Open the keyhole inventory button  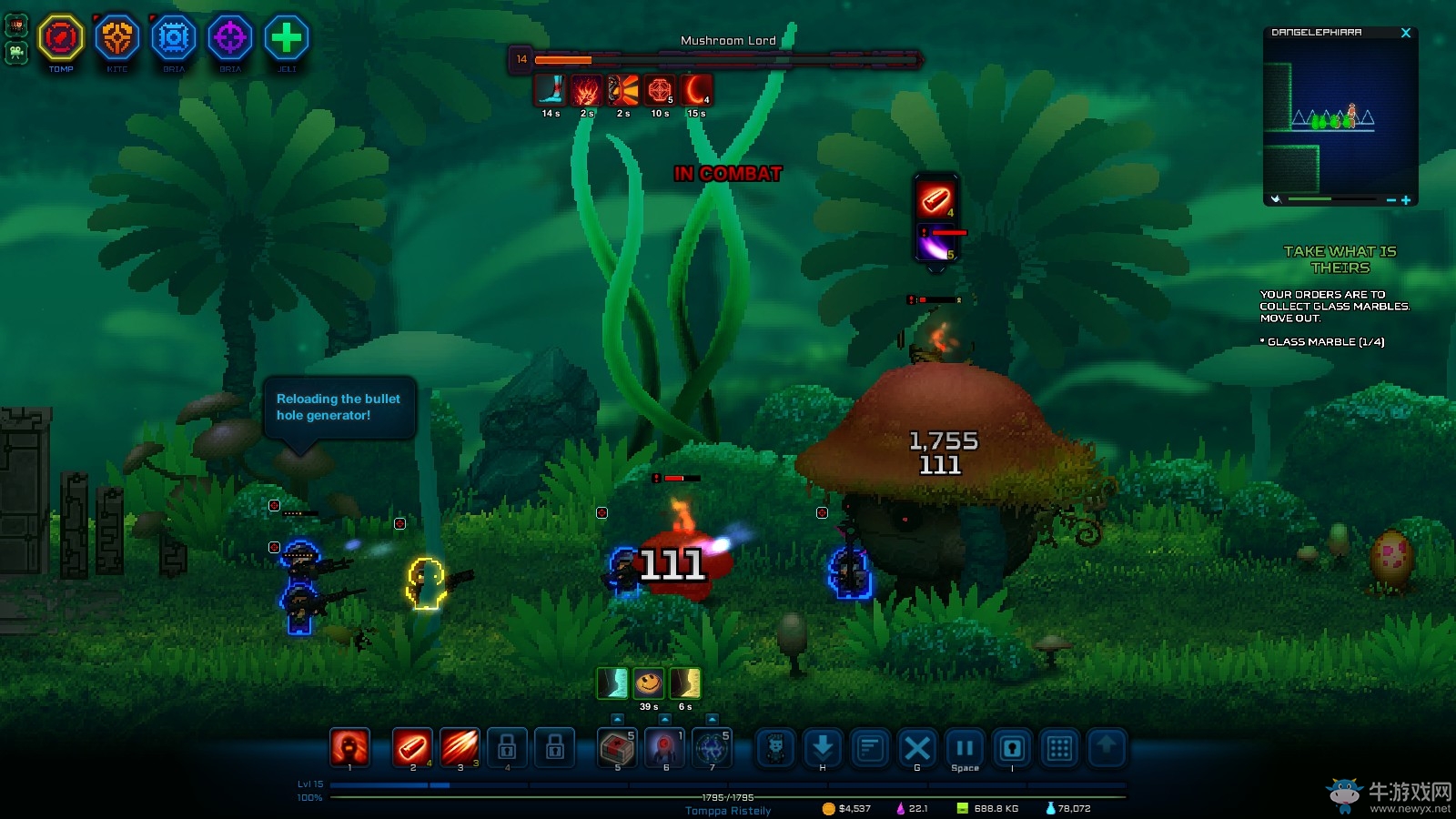[1012, 748]
